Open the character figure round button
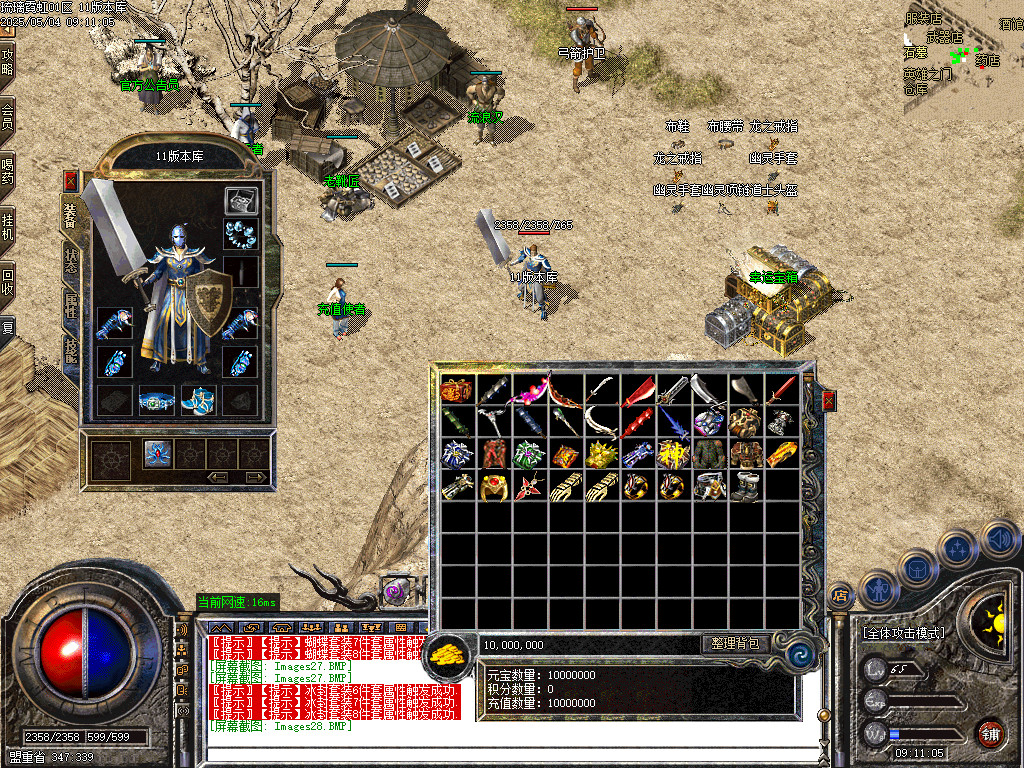1024x768 pixels. 879,589
